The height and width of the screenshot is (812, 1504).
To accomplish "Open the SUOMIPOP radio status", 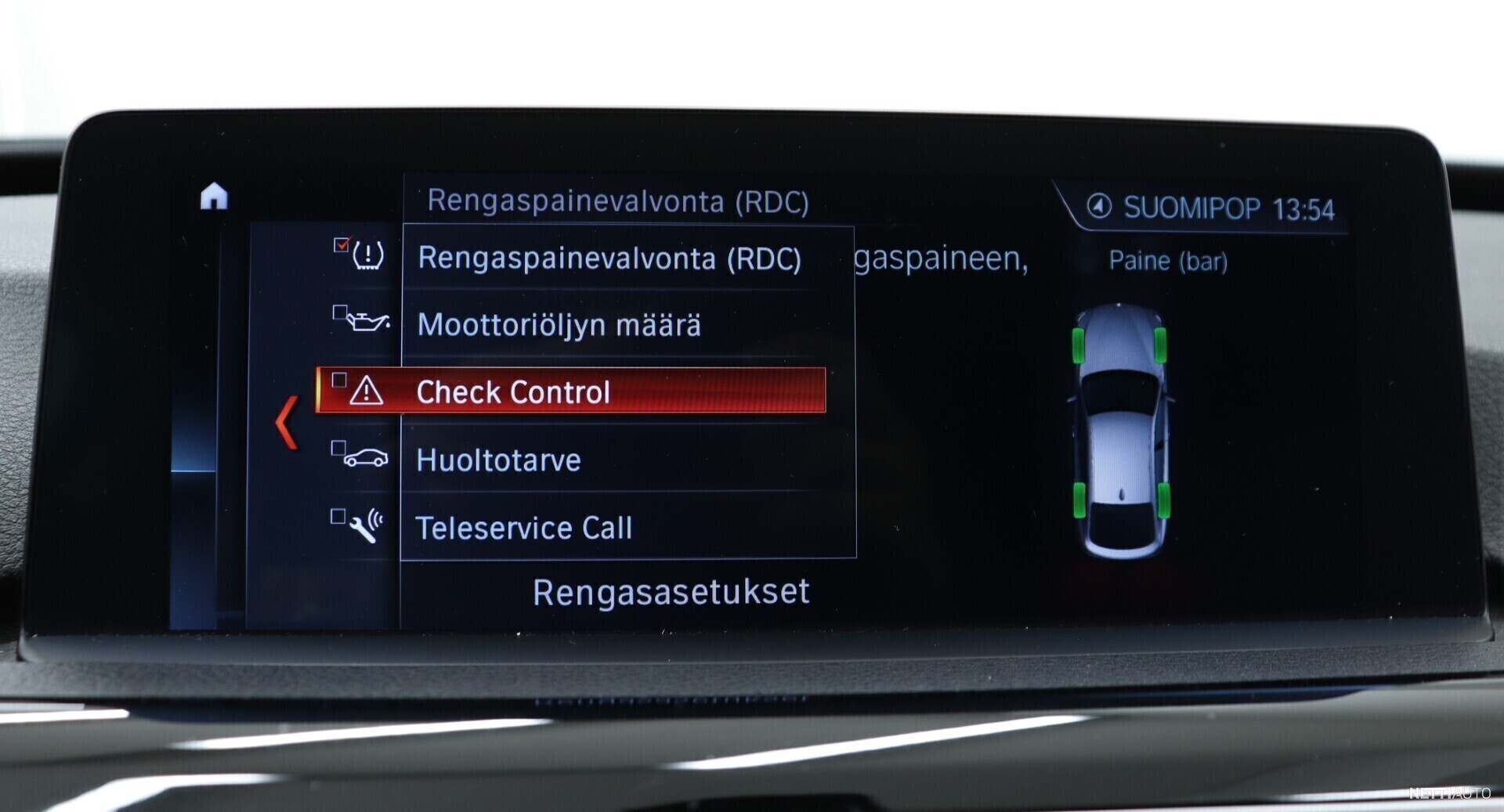I will click(x=1211, y=208).
